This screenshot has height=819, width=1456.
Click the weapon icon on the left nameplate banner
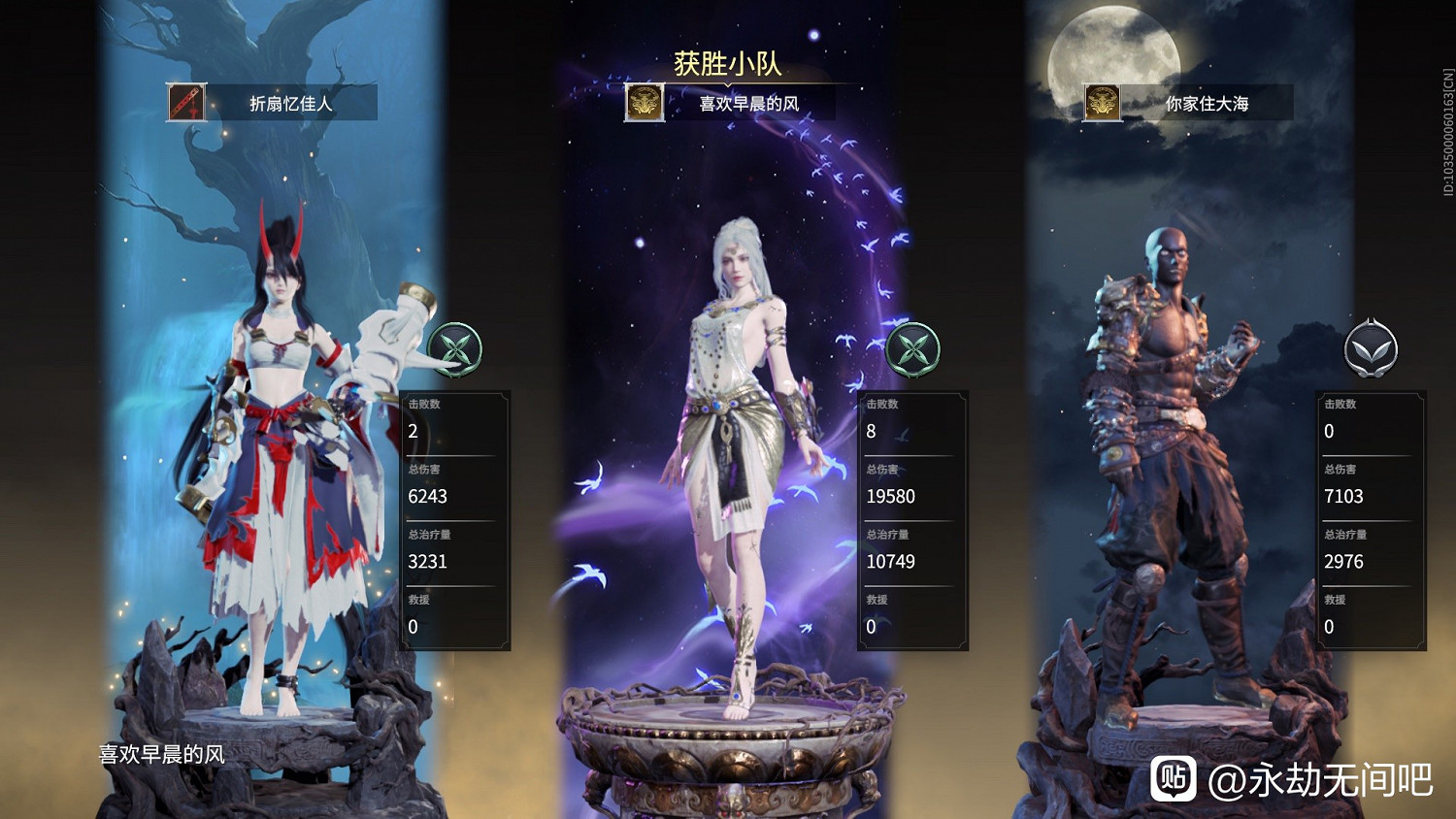tap(186, 103)
